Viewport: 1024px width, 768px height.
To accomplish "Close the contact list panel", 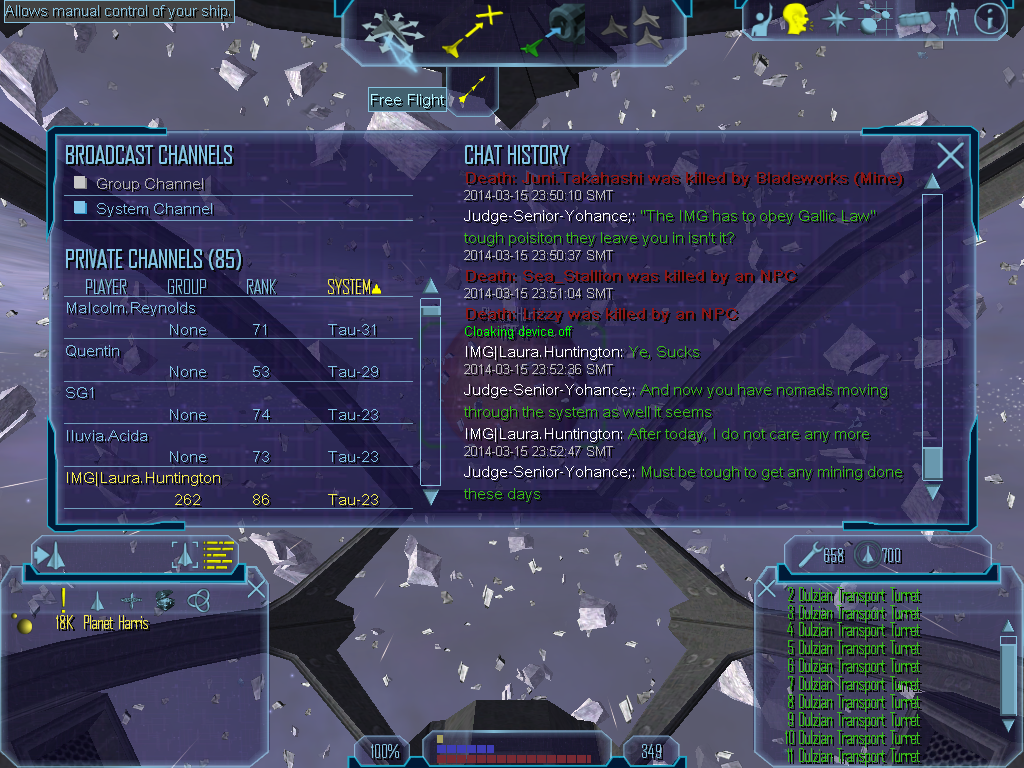I will 256,588.
